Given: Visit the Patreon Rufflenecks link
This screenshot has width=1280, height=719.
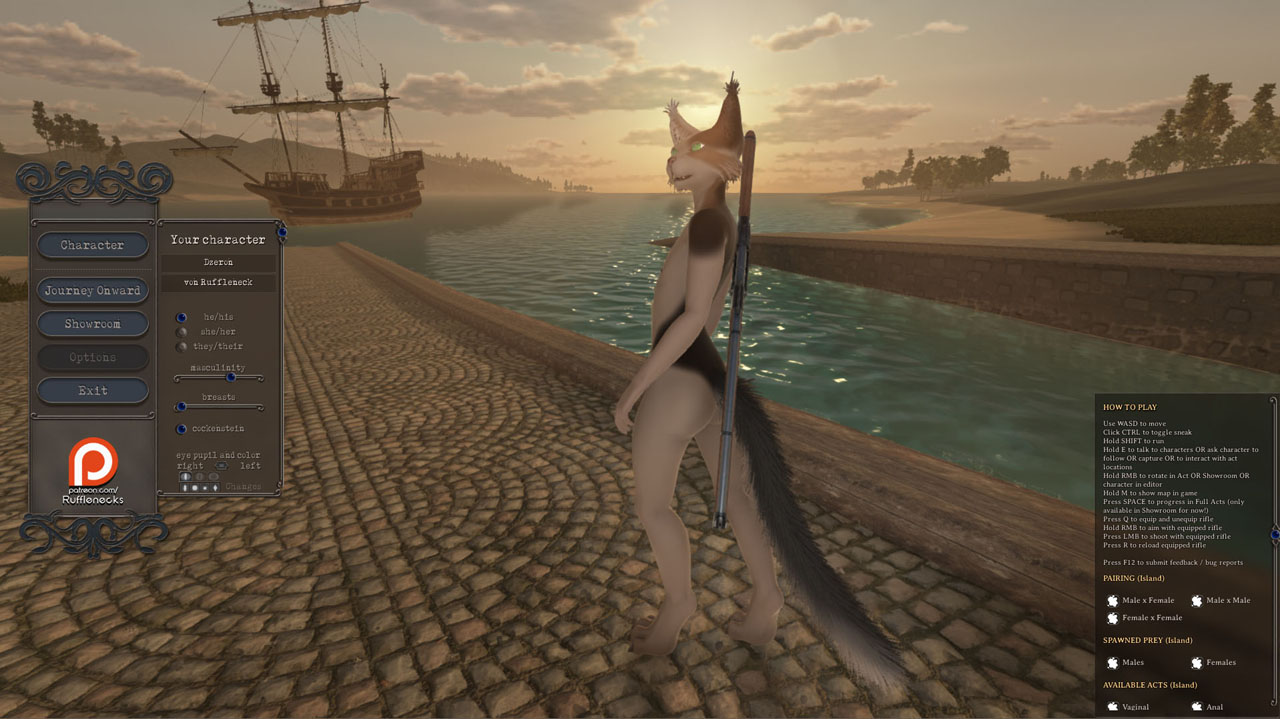Looking at the screenshot, I should 93,472.
